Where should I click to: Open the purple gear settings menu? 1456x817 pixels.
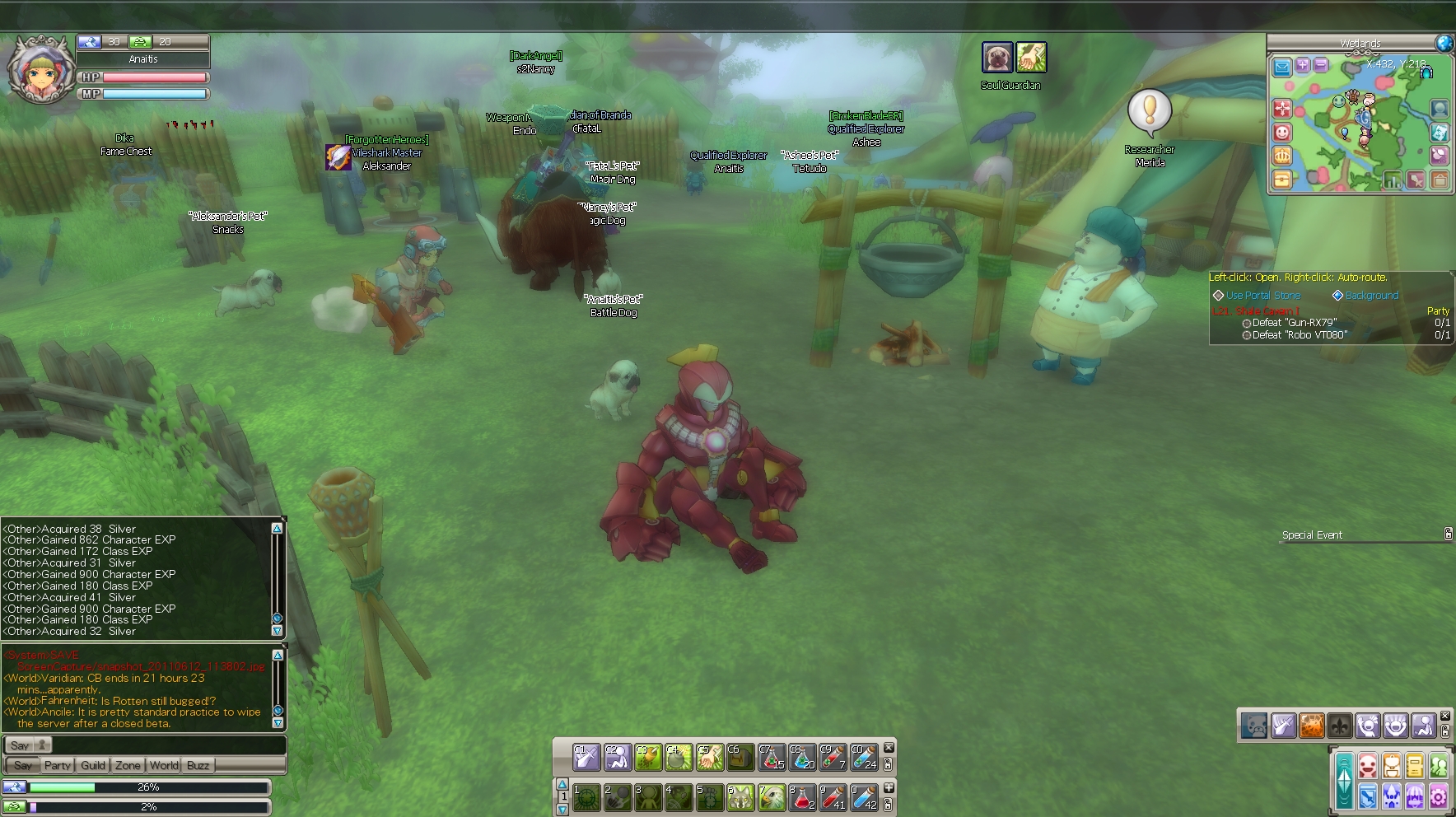(x=1439, y=796)
